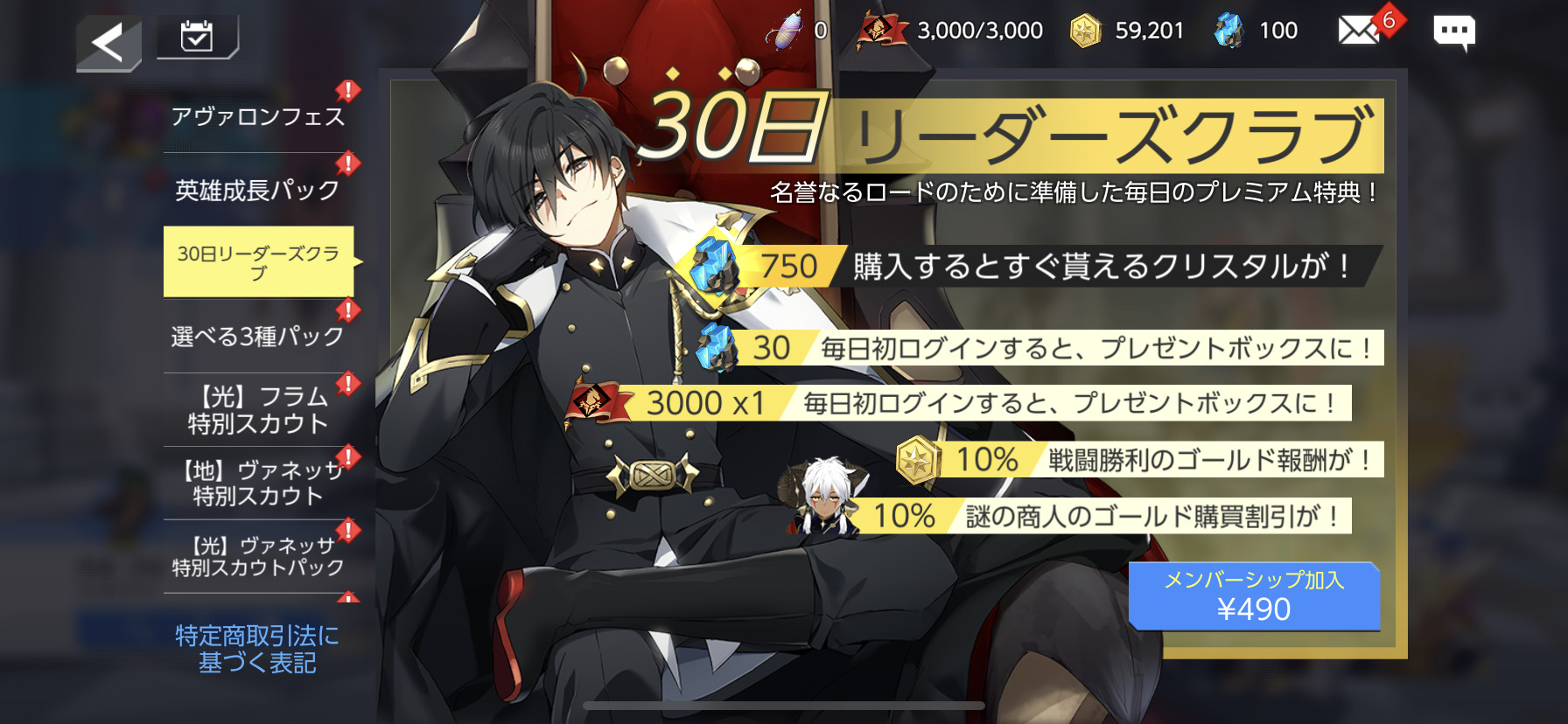Open the calendar check-in icon
The height and width of the screenshot is (724, 1568).
tap(197, 37)
